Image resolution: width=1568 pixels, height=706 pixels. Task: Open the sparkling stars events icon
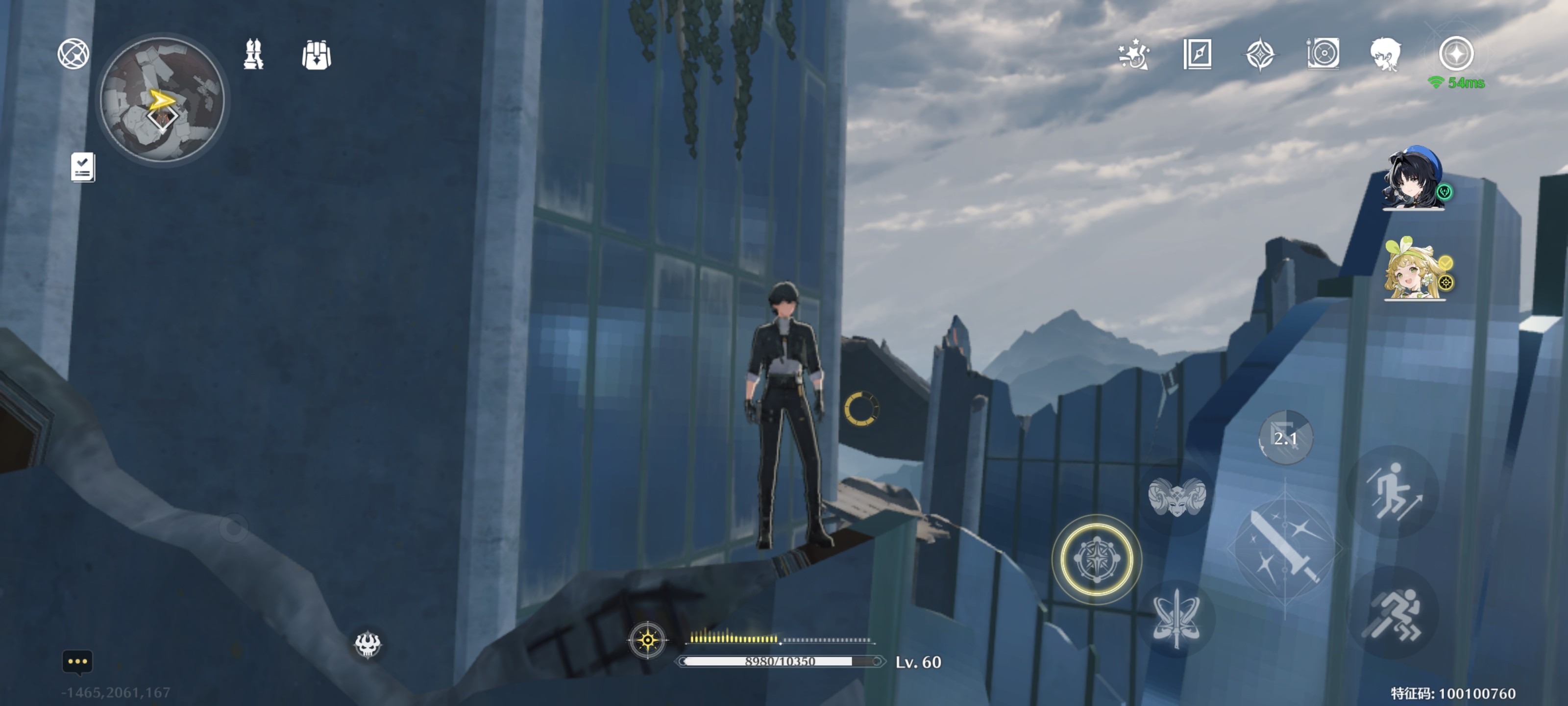coord(1133,54)
